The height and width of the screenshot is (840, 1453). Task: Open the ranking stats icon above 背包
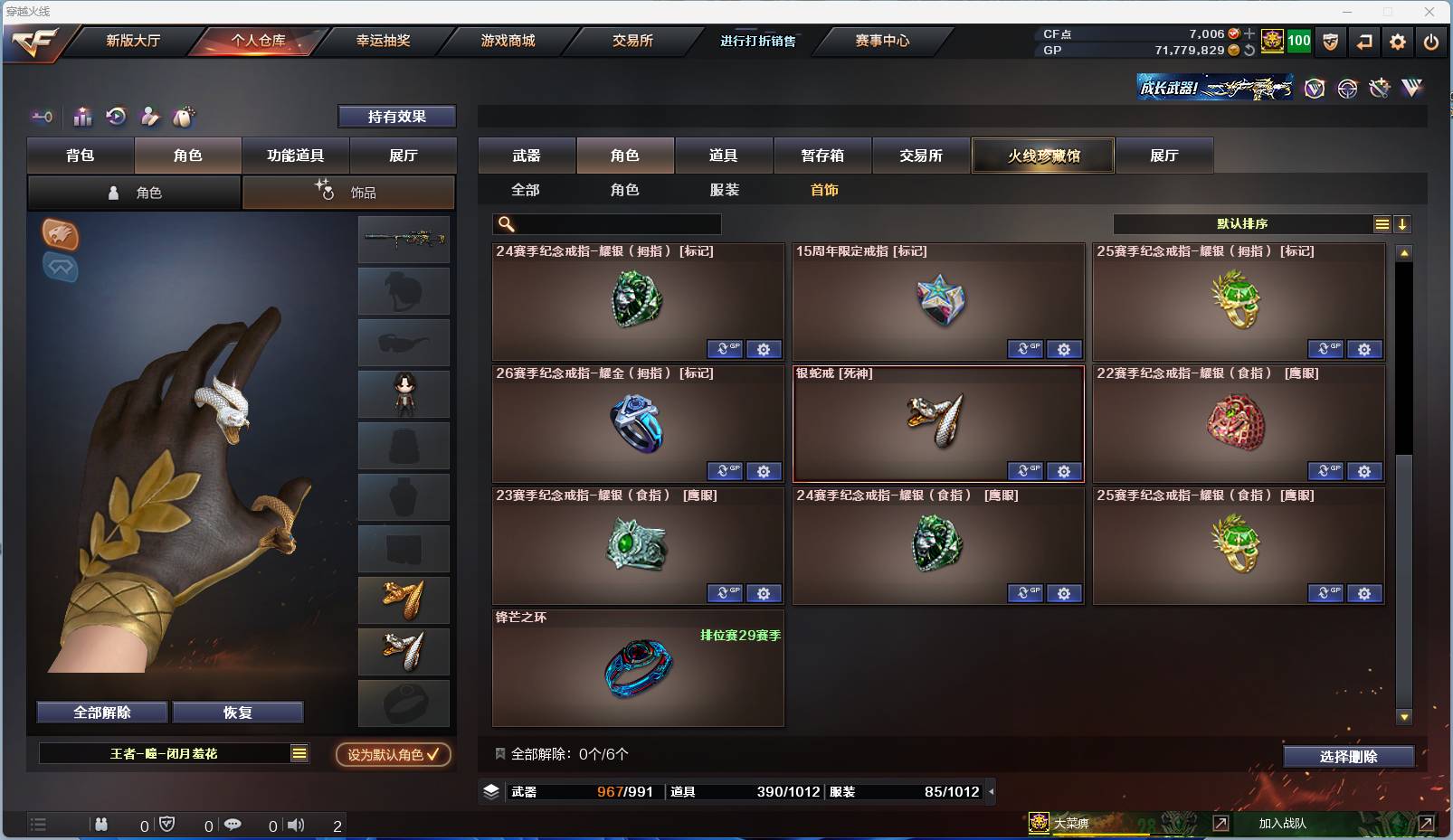click(82, 117)
